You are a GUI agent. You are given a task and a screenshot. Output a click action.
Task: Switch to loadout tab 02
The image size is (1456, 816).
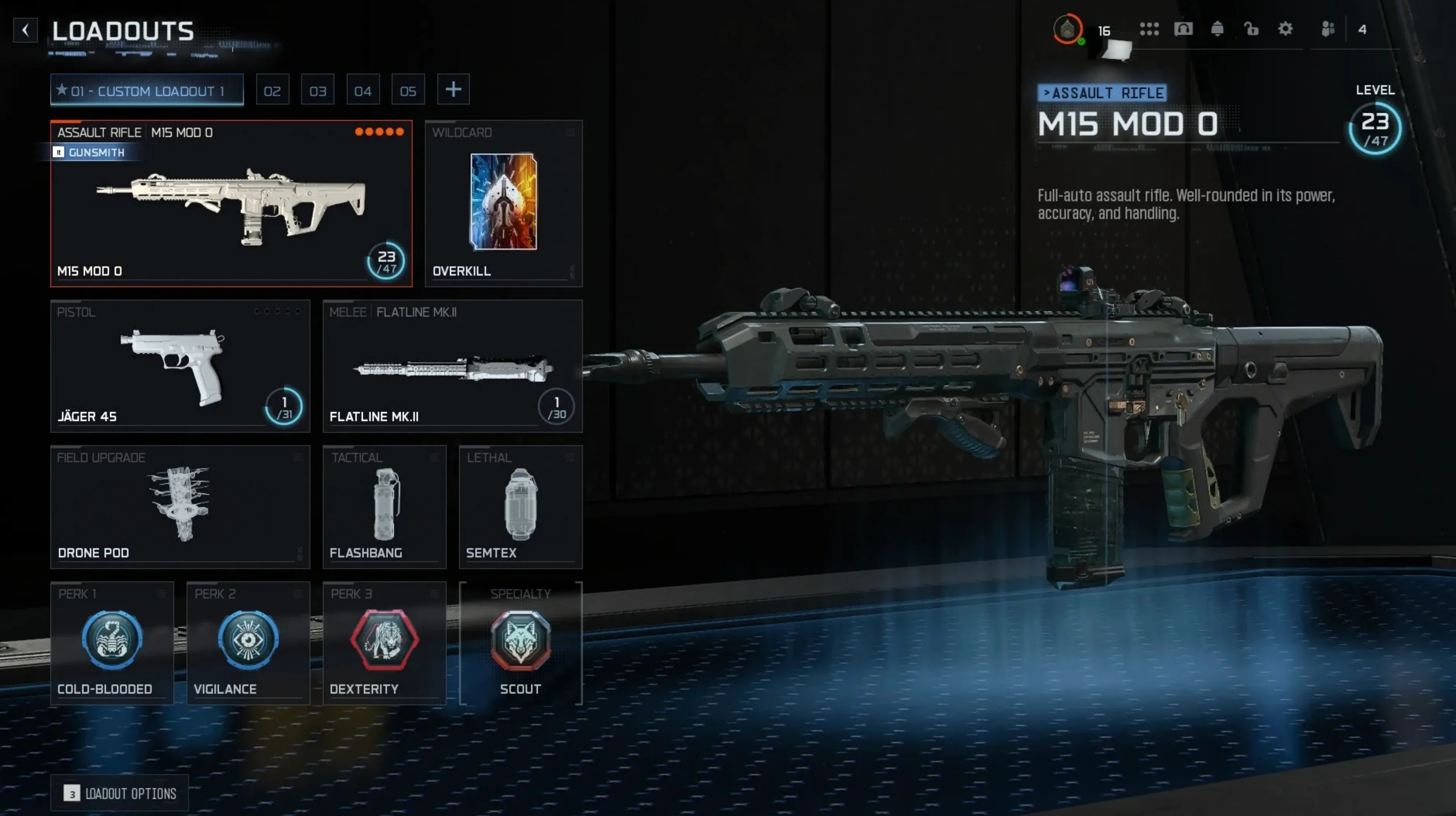click(272, 89)
